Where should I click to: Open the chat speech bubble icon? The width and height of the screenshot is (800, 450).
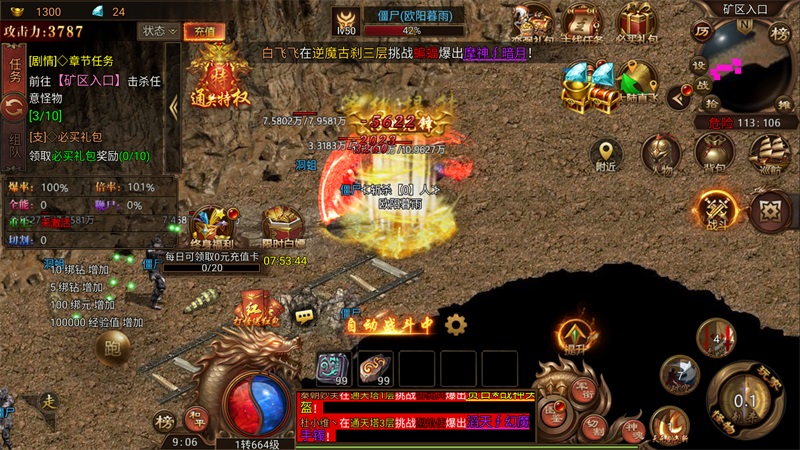304,316
